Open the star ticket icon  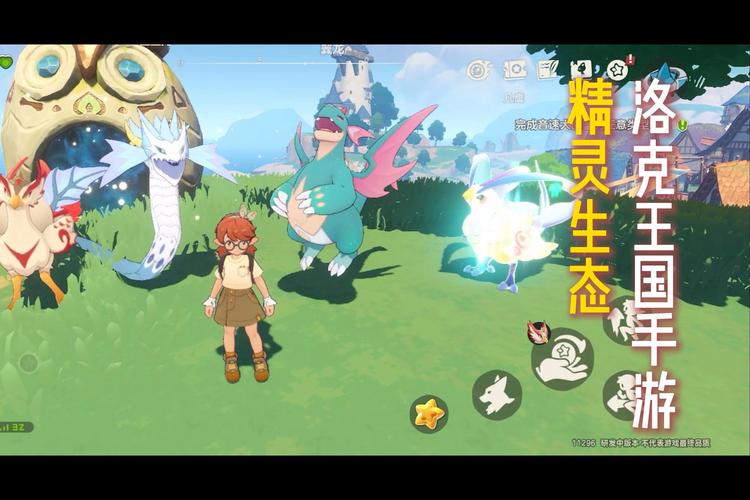(516, 69)
